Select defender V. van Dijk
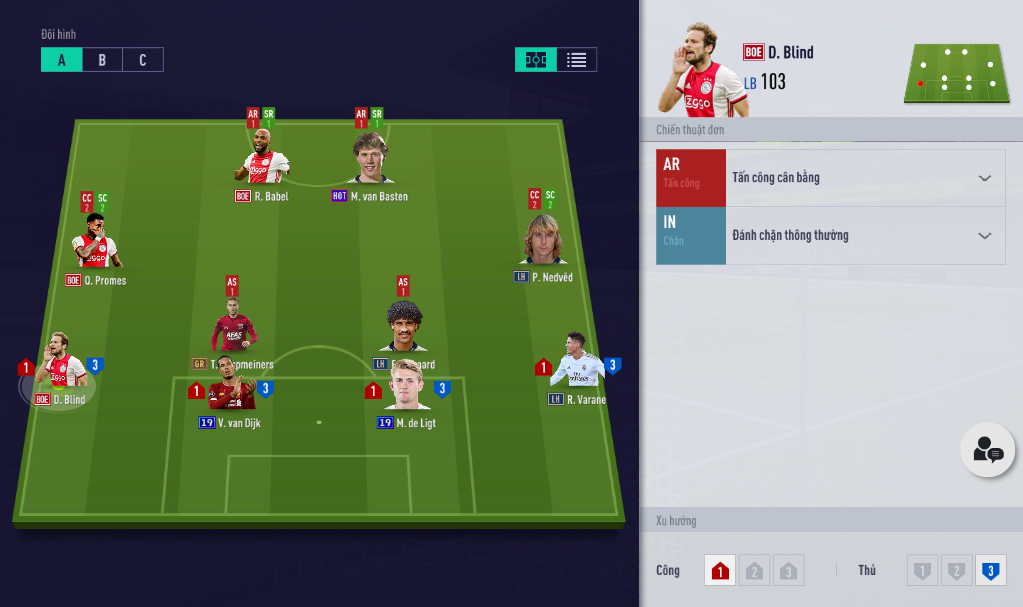This screenshot has width=1023, height=607. coord(232,387)
